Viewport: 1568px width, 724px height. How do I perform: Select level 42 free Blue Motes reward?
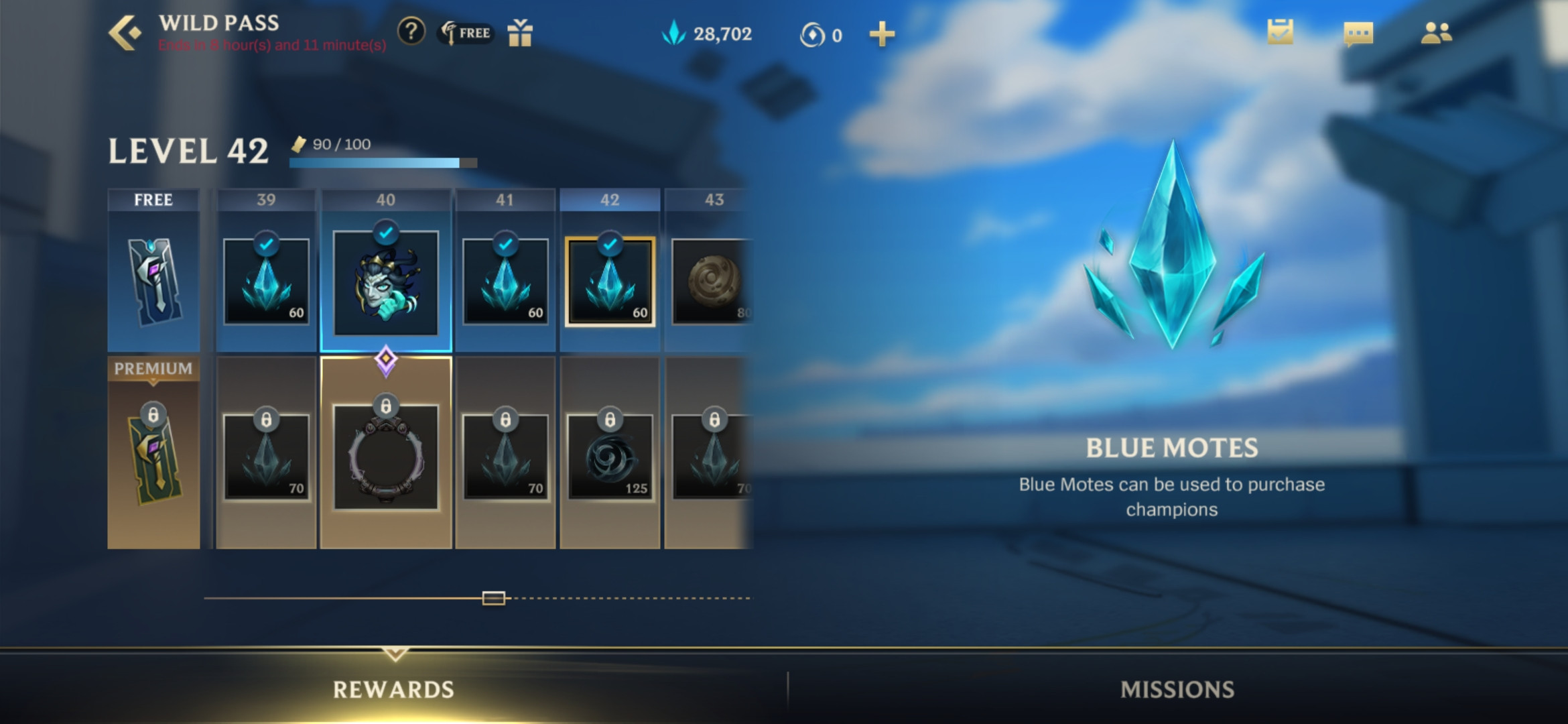point(610,282)
